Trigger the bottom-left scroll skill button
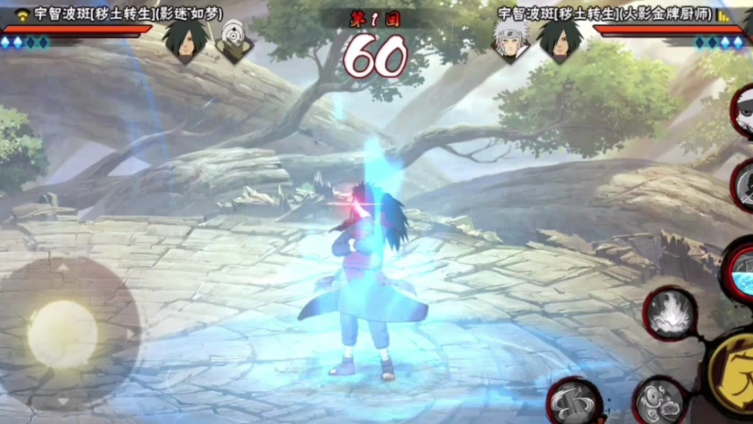 [x=574, y=401]
